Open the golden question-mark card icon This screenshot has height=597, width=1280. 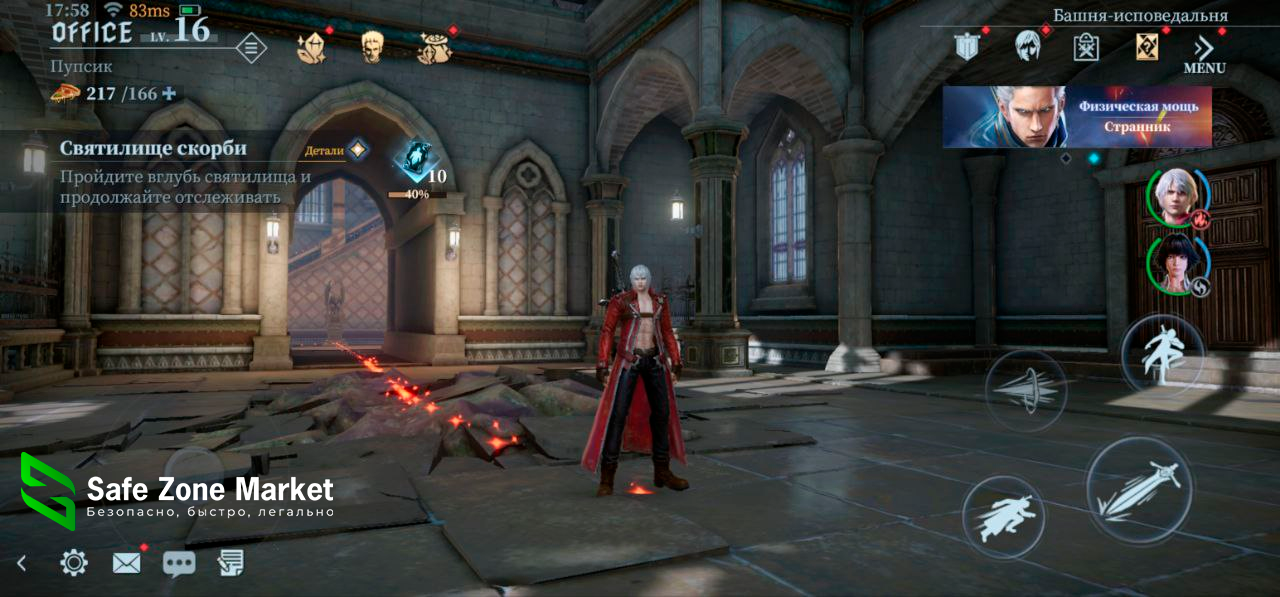pos(1146,46)
